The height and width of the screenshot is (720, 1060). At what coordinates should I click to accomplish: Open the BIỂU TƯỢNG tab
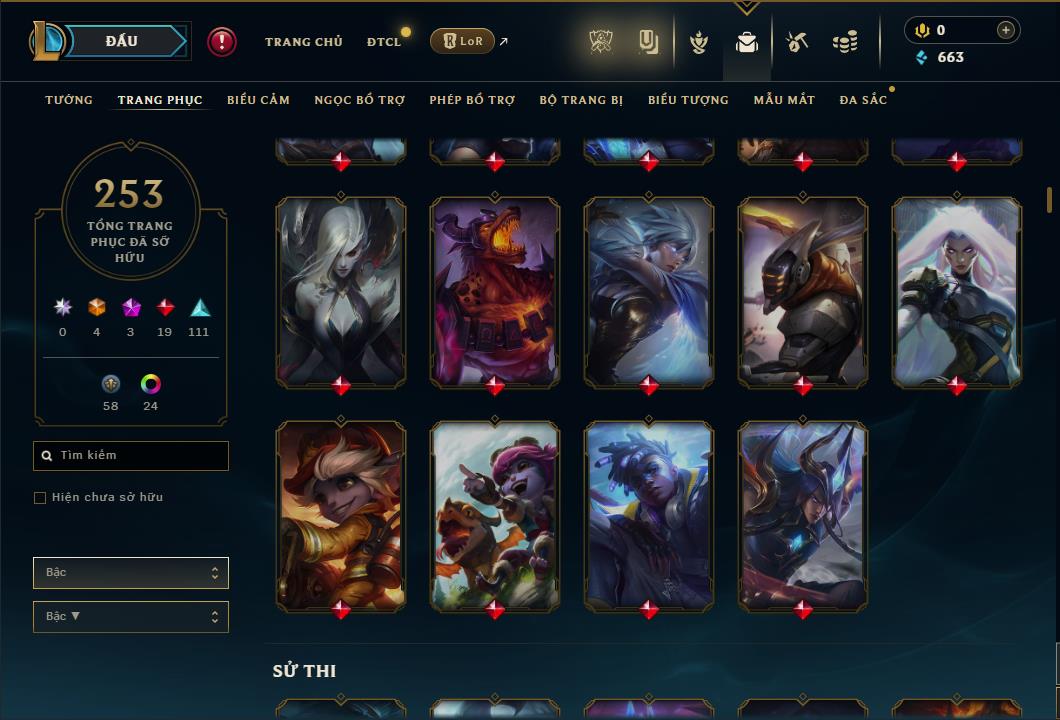click(x=688, y=100)
